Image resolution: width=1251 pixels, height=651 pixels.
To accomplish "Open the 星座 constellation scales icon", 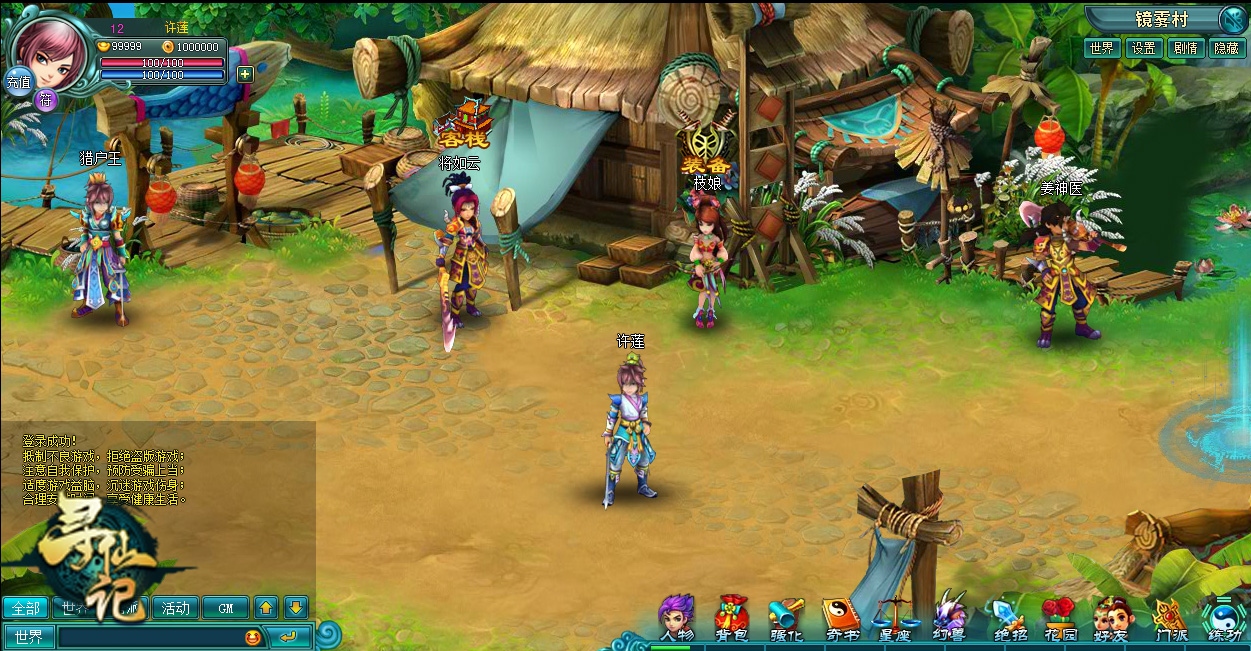I will pos(893,615).
